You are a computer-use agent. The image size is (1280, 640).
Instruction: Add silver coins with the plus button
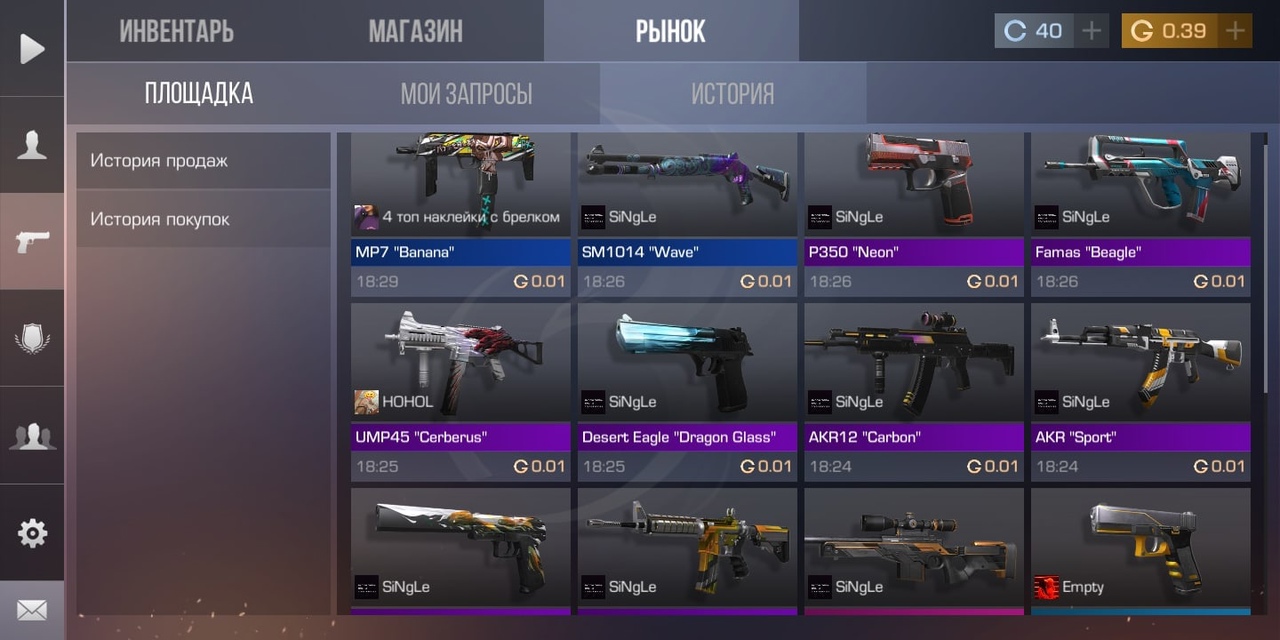[1091, 31]
